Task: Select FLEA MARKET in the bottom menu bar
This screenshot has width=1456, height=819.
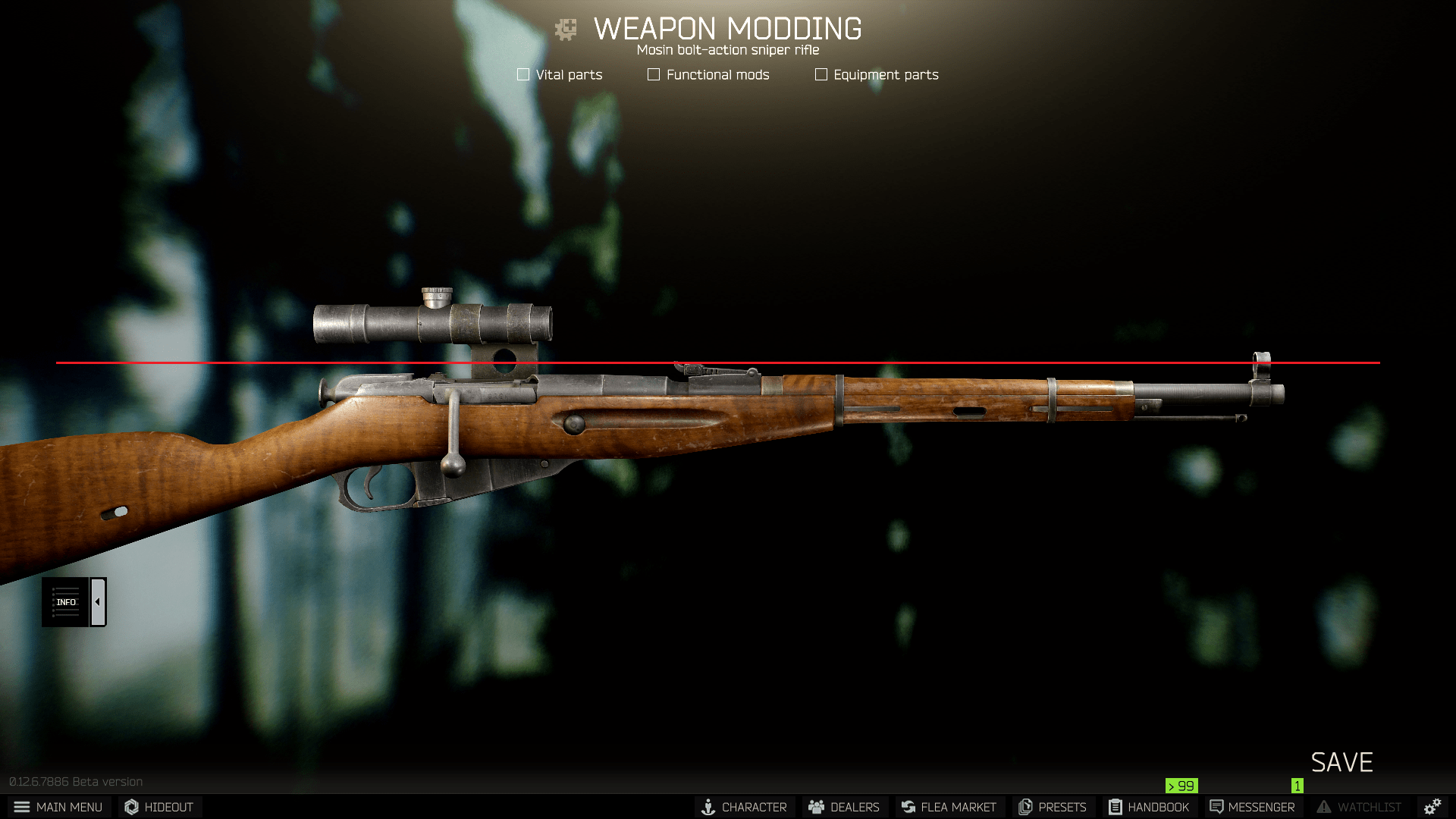Action: click(949, 807)
